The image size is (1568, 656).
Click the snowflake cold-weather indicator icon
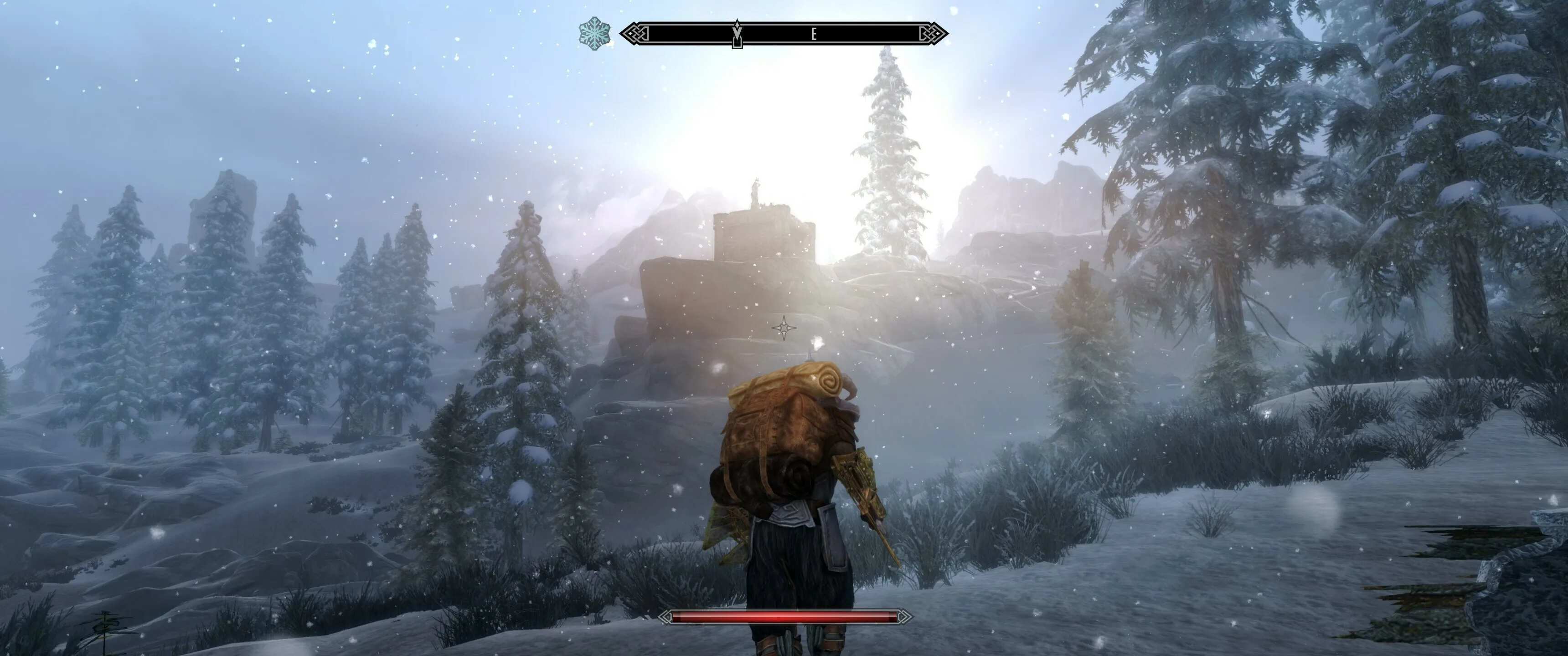pos(594,33)
